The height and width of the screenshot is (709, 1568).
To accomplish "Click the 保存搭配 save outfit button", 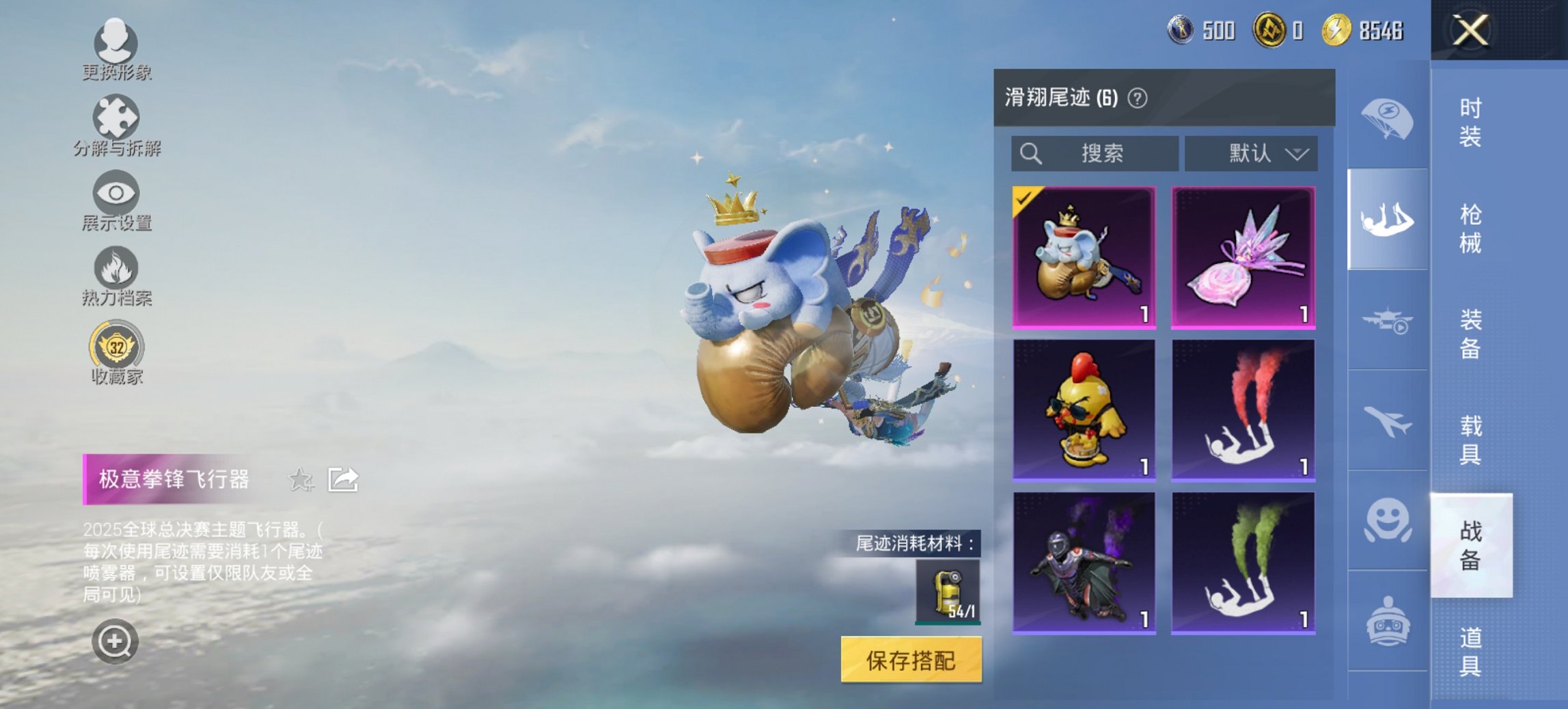I will point(913,657).
